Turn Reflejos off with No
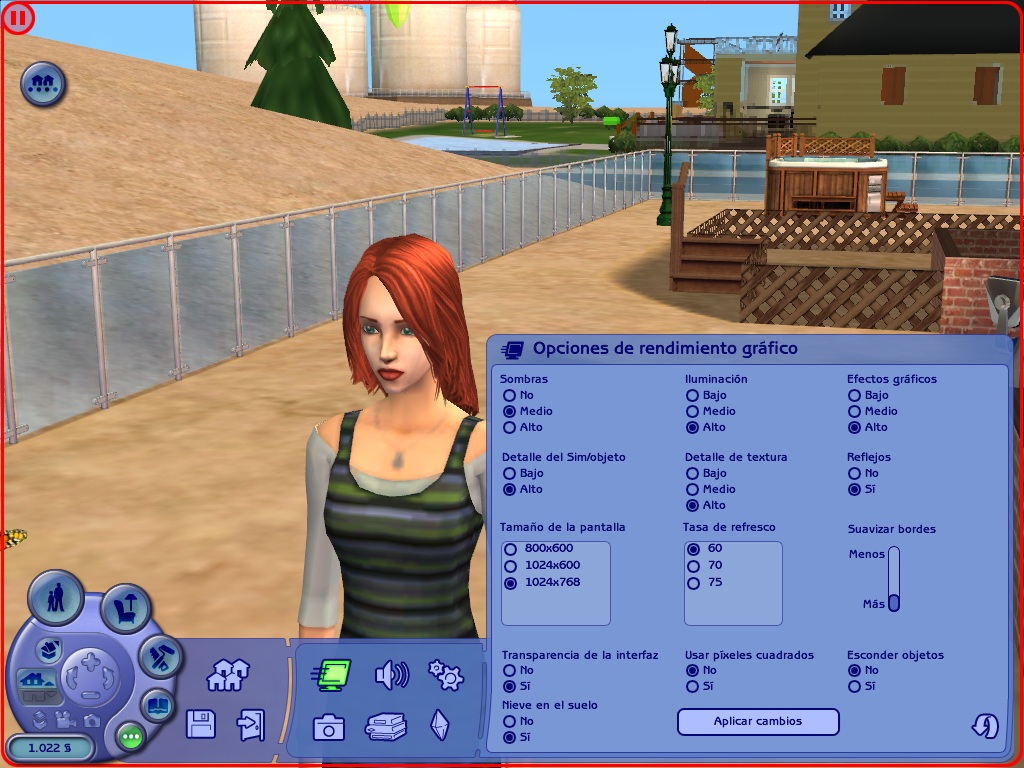The width and height of the screenshot is (1024, 768). pyautogui.click(x=854, y=473)
